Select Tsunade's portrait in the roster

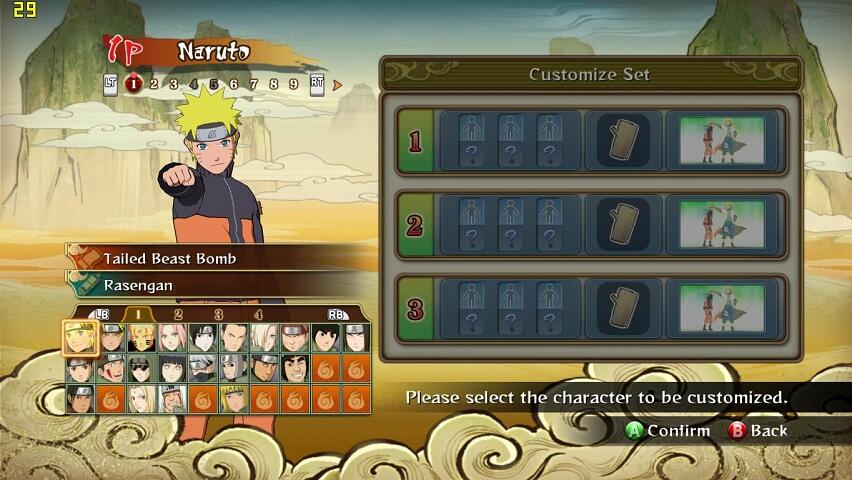click(141, 399)
